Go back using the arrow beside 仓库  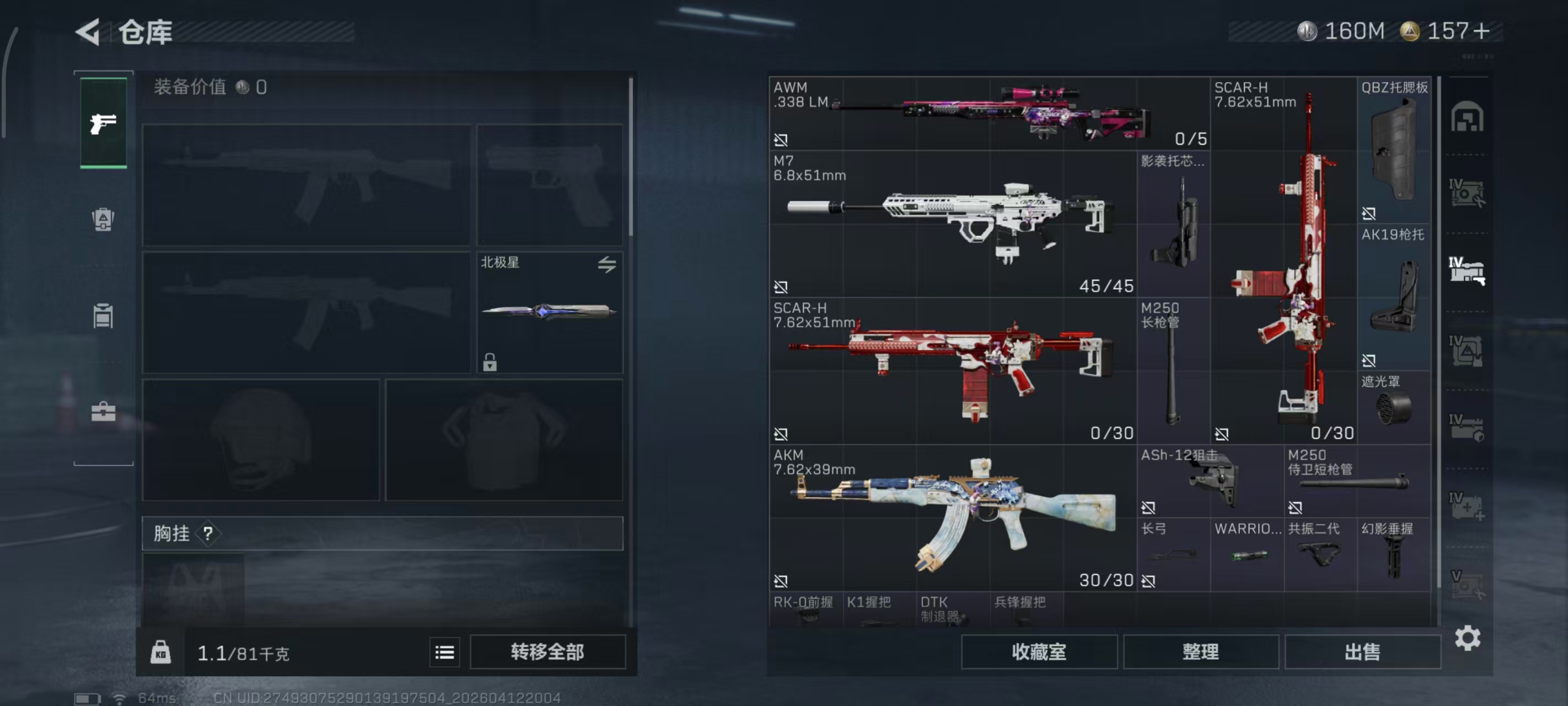point(88,31)
